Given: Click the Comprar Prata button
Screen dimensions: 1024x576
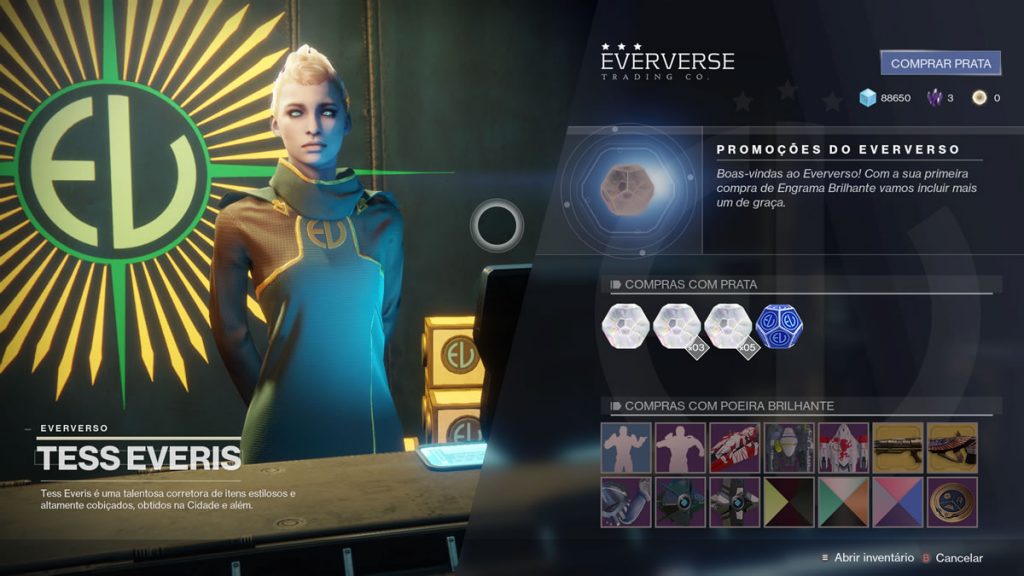Looking at the screenshot, I should pyautogui.click(x=940, y=63).
